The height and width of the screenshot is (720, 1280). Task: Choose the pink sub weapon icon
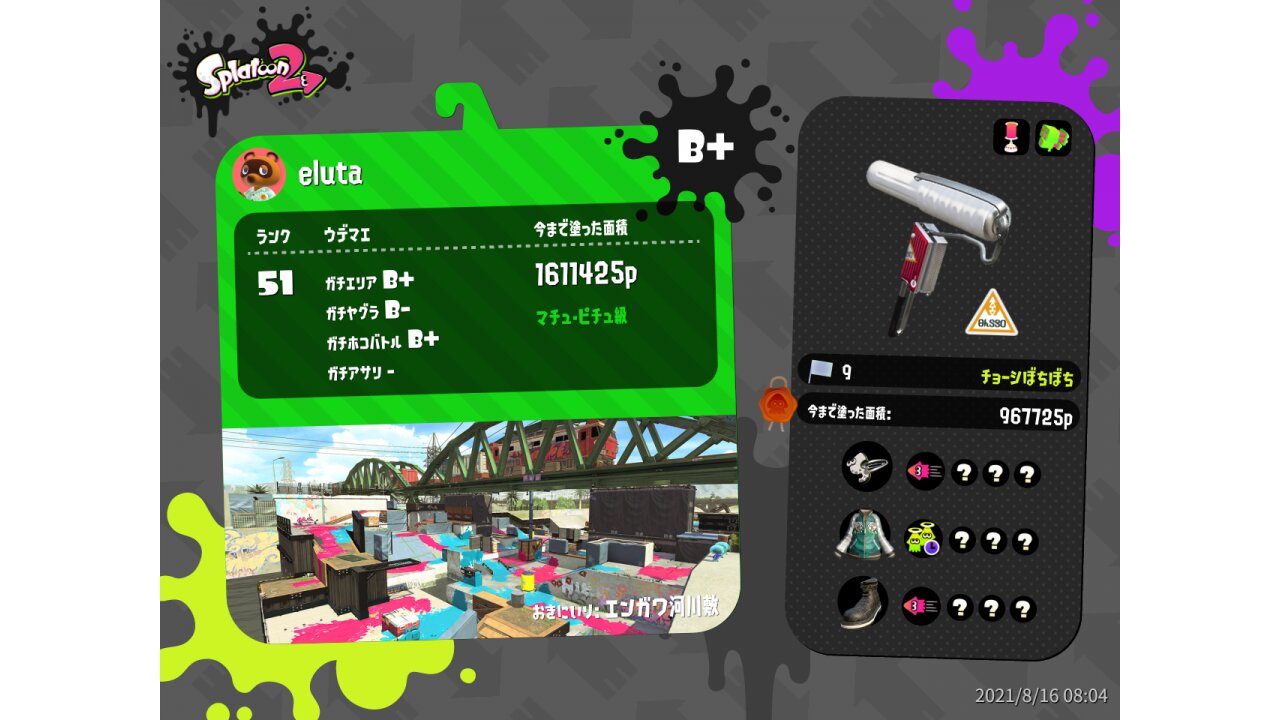(1011, 137)
